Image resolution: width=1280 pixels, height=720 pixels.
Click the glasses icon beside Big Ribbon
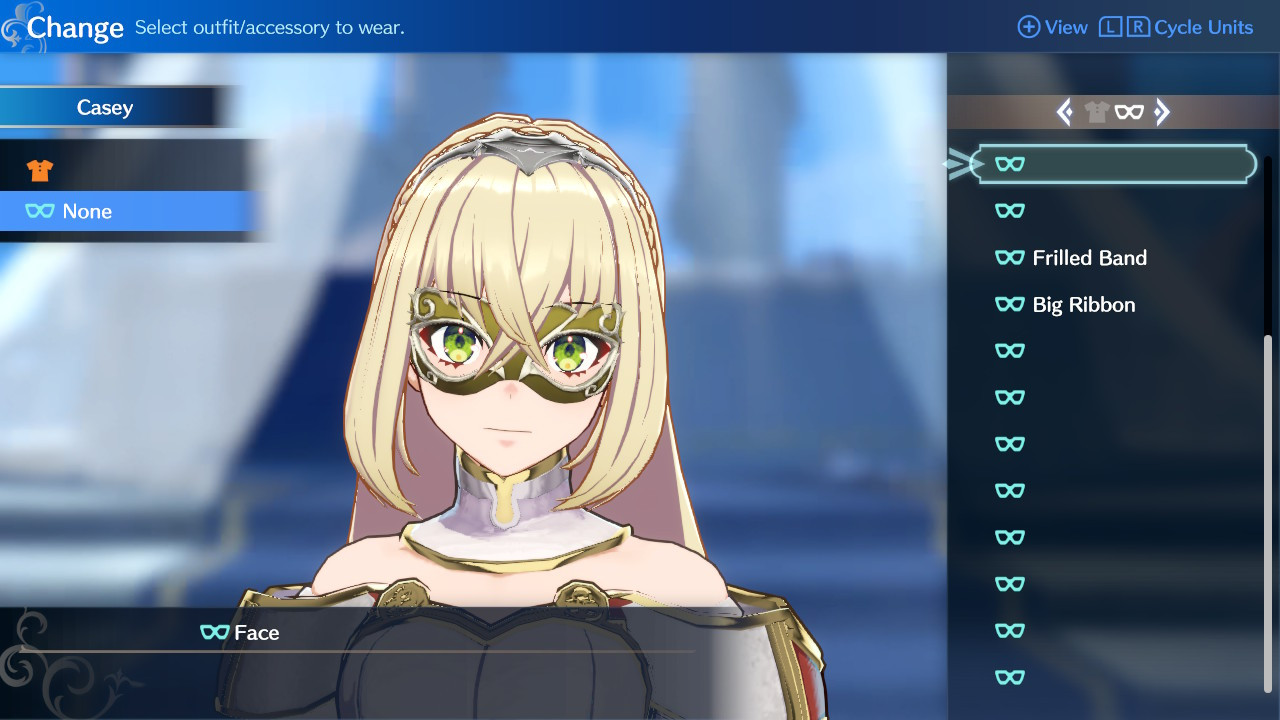1010,304
